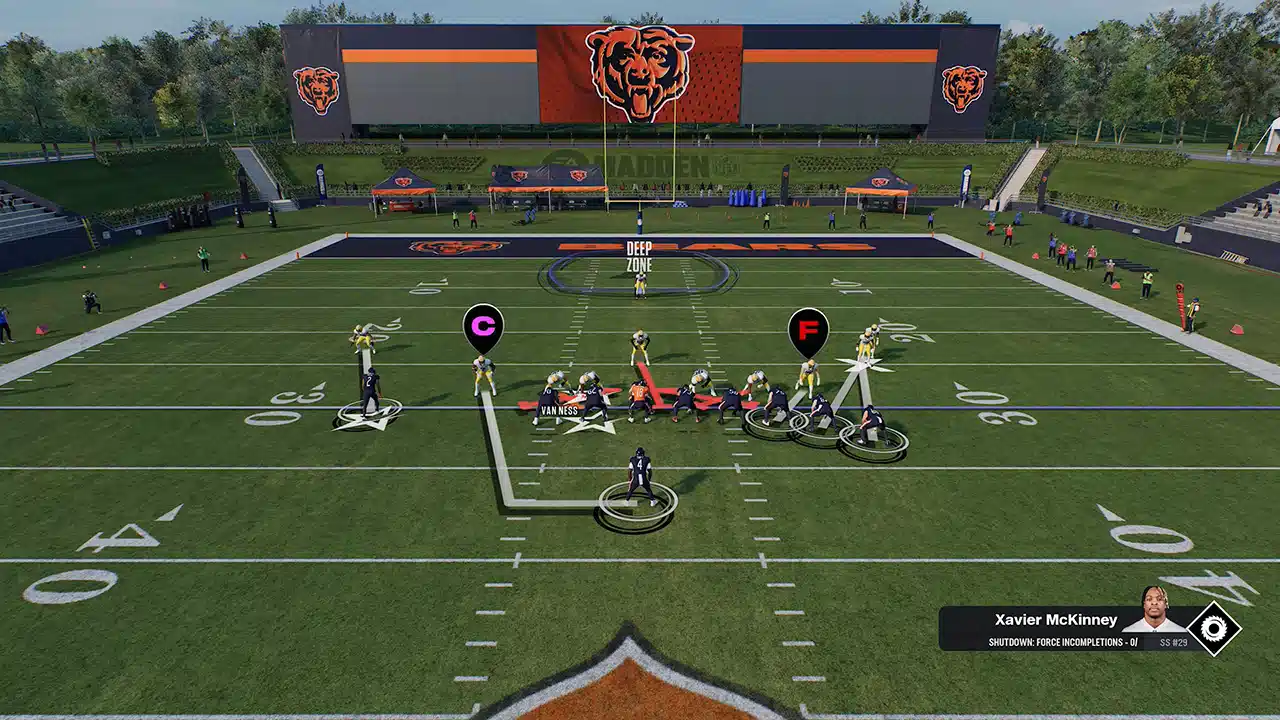1280x720 pixels.
Task: Click the VAN NESS nameplate
Action: [558, 411]
